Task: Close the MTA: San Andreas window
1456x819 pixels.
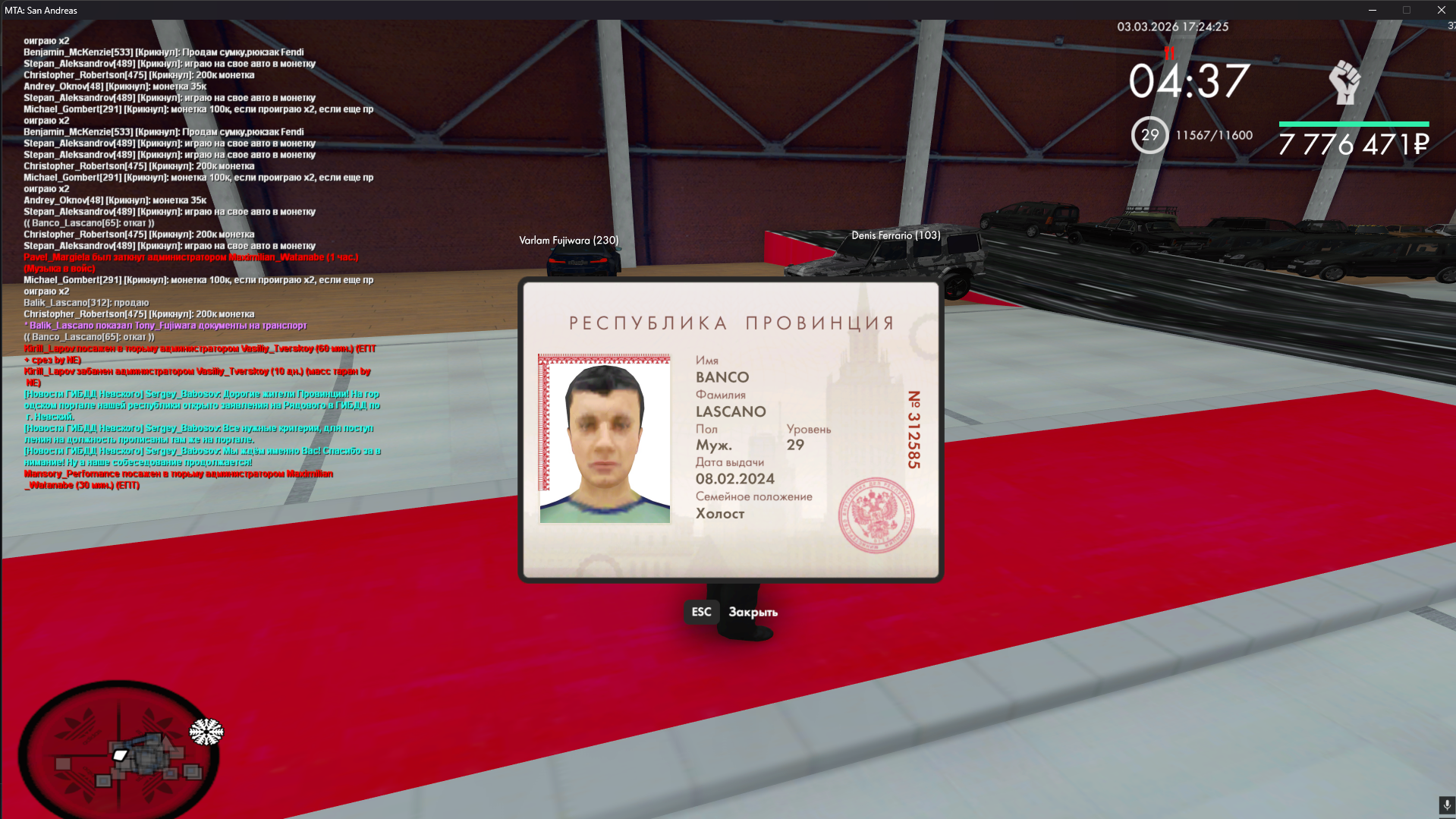Action: [1441, 10]
